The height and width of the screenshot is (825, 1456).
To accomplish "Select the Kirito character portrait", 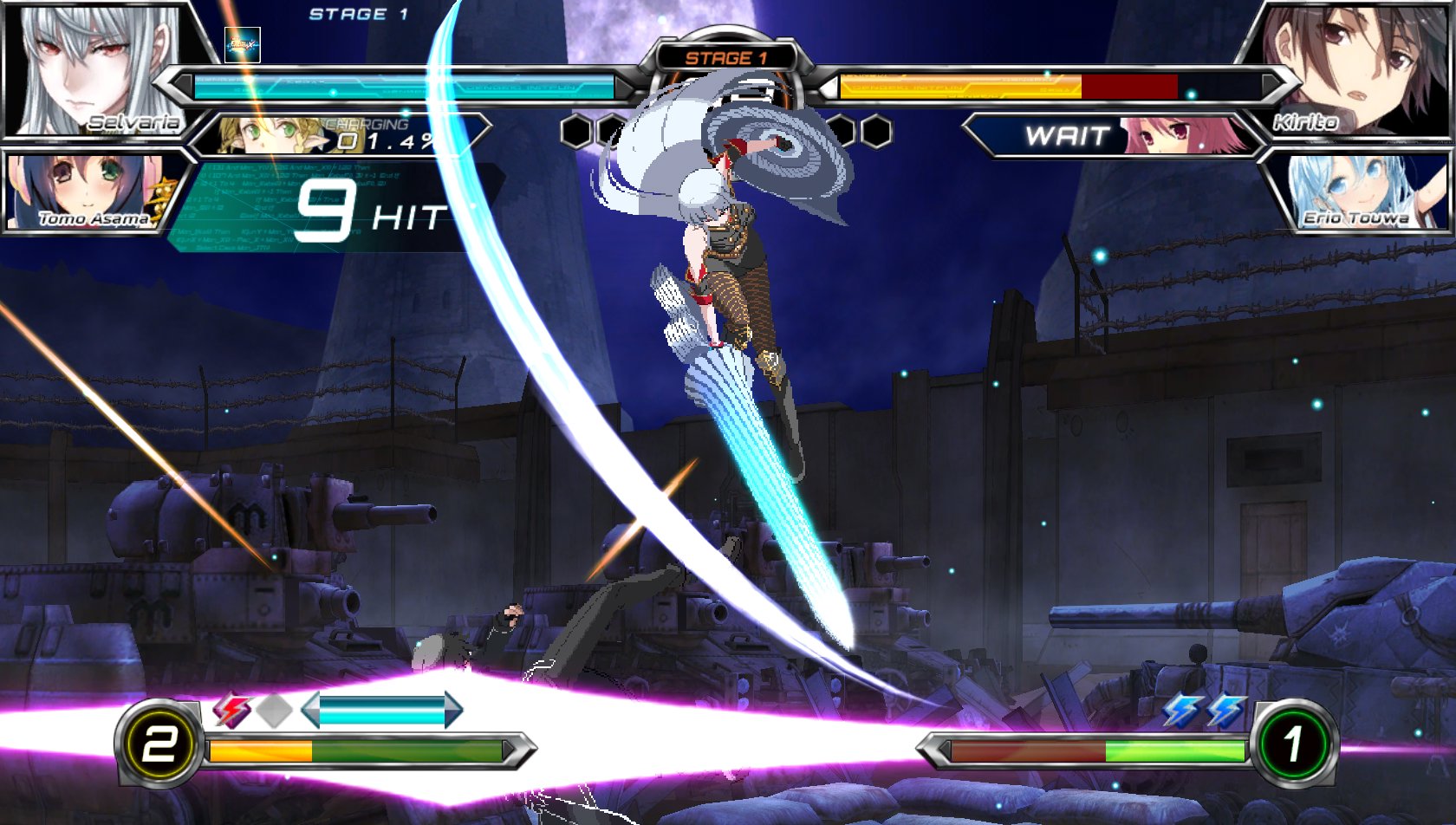I will click(x=1352, y=69).
